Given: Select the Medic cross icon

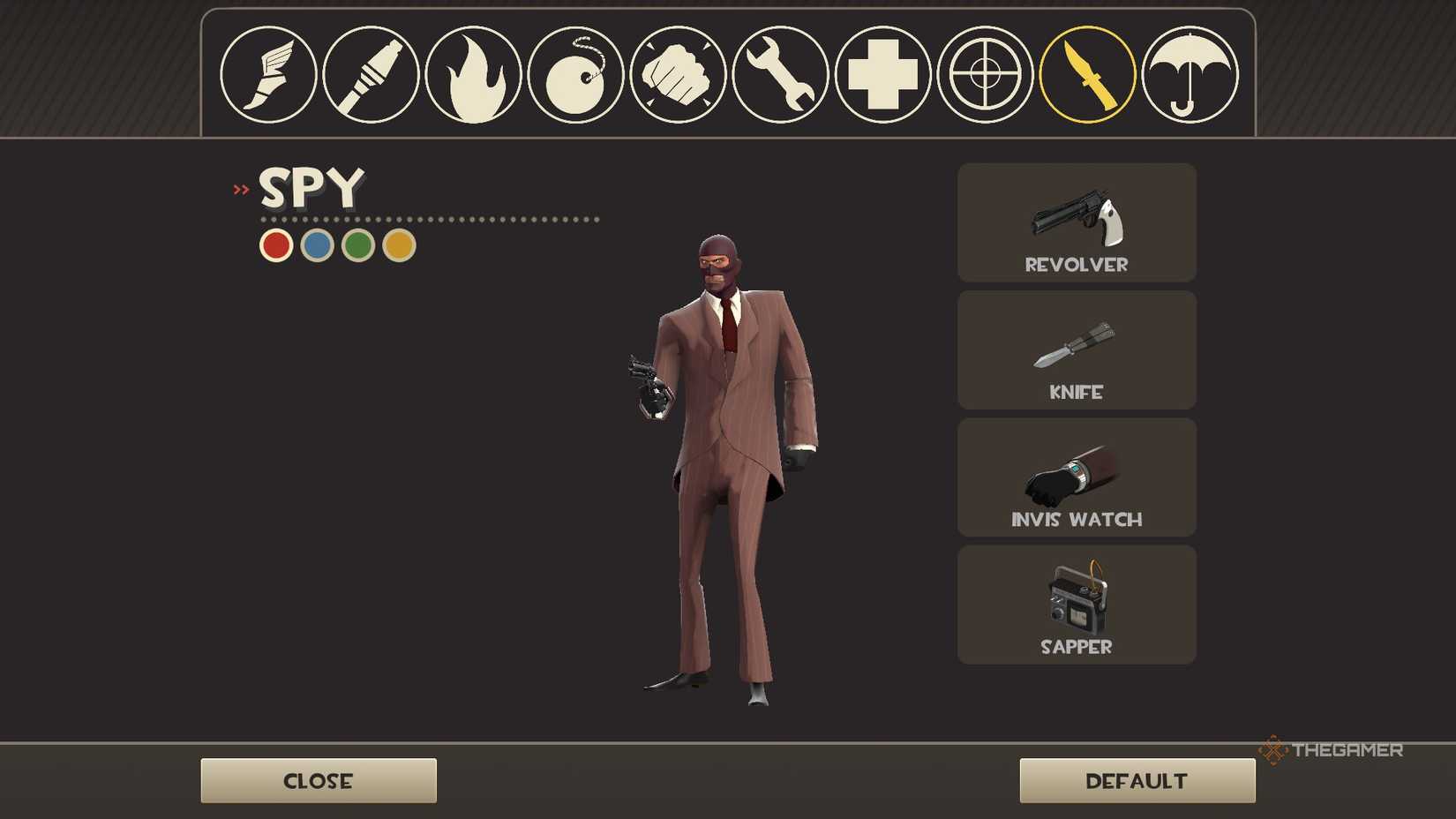Looking at the screenshot, I should point(882,76).
